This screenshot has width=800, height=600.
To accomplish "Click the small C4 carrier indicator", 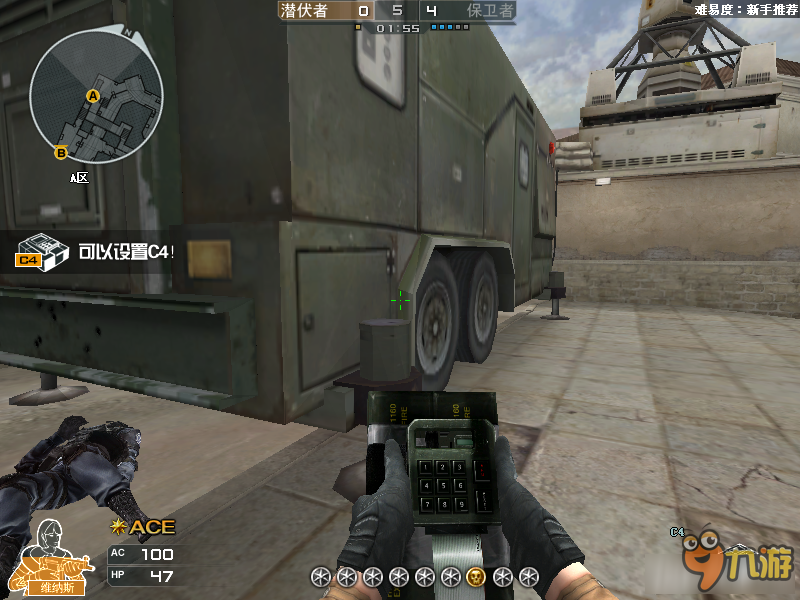I will tap(677, 532).
